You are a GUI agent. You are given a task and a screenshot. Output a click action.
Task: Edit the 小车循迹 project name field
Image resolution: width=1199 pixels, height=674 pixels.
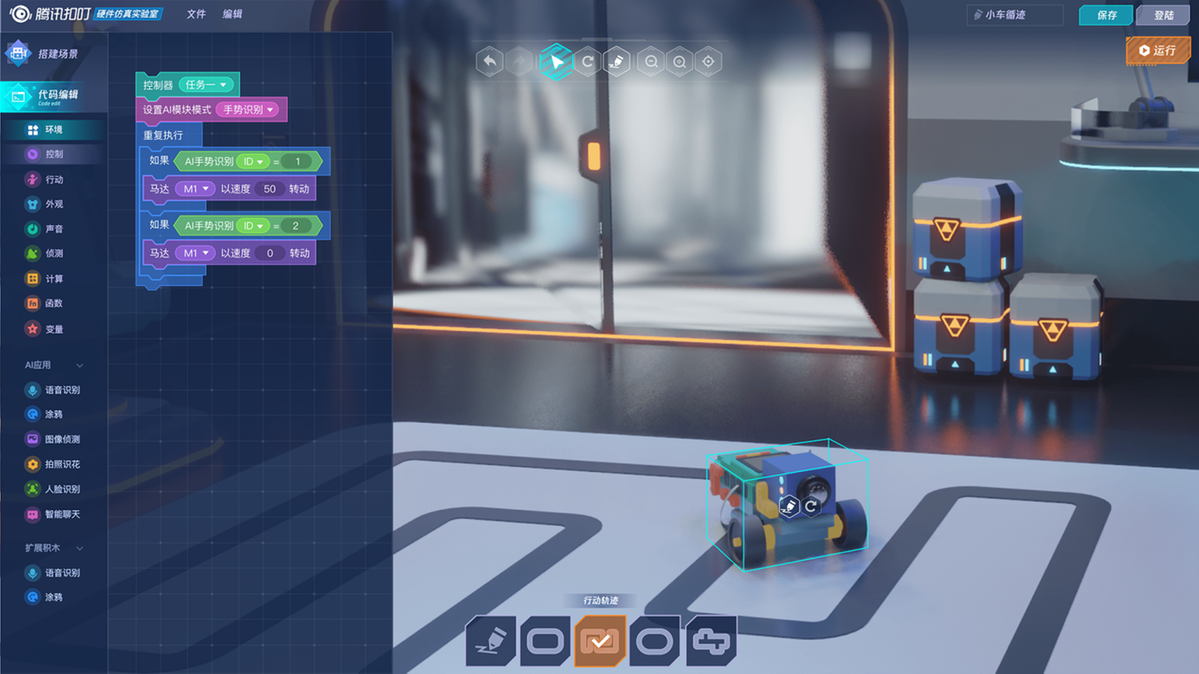click(1015, 15)
